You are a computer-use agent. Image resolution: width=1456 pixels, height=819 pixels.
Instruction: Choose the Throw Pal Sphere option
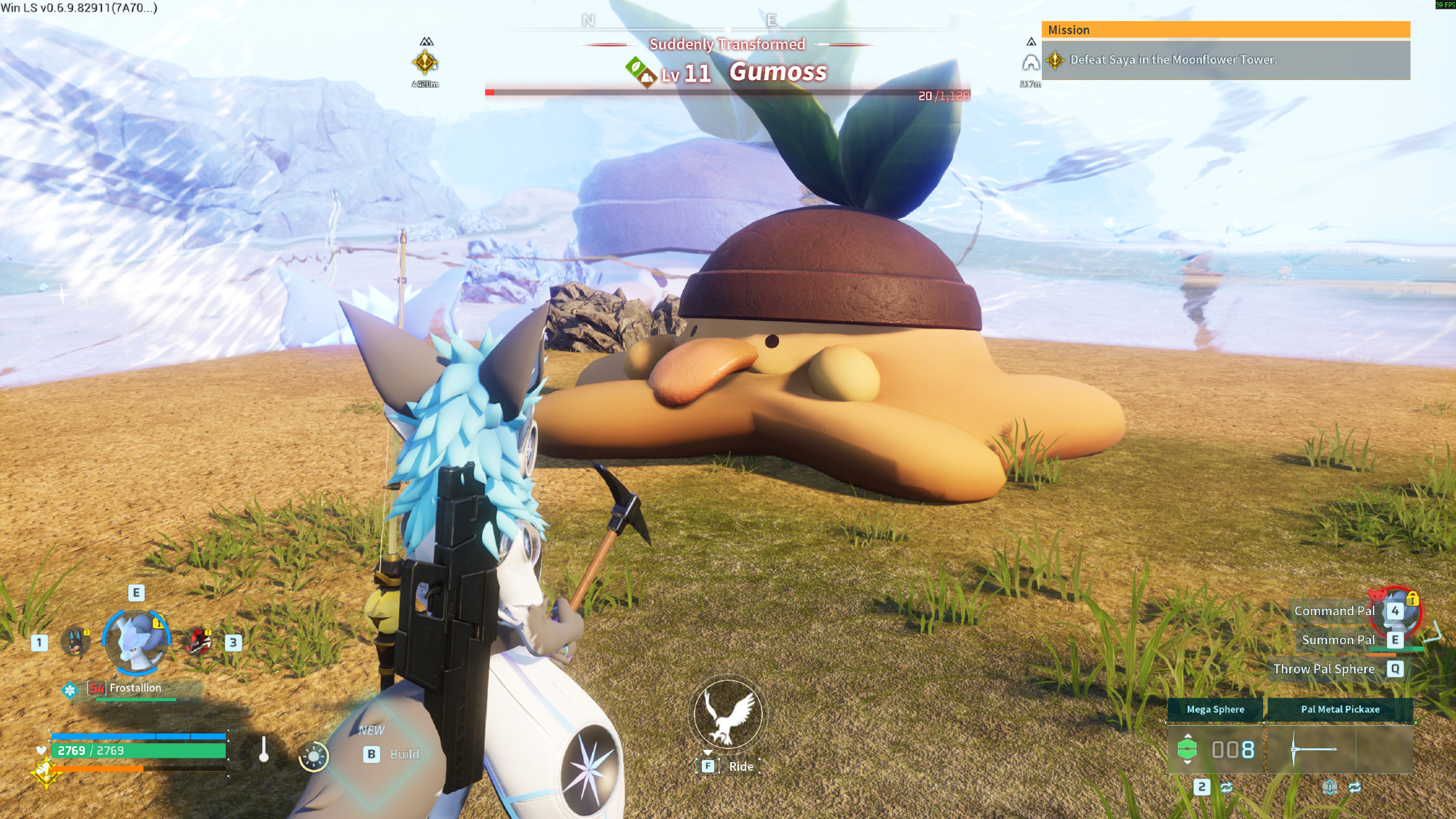pyautogui.click(x=1324, y=669)
